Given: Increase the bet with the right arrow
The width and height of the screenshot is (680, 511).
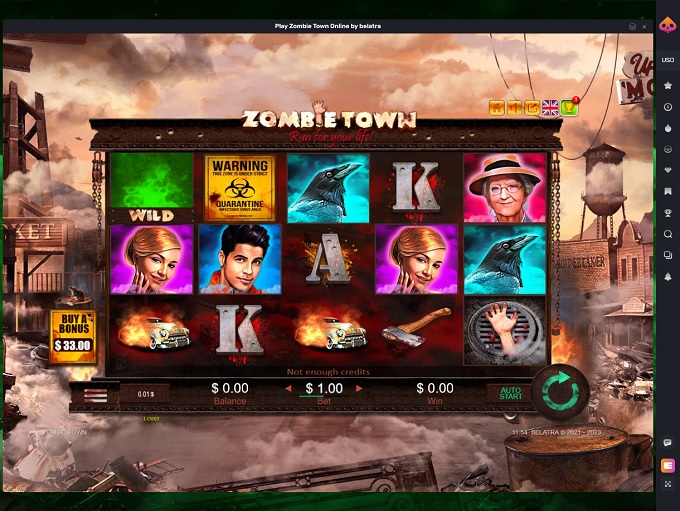Looking at the screenshot, I should tap(359, 388).
